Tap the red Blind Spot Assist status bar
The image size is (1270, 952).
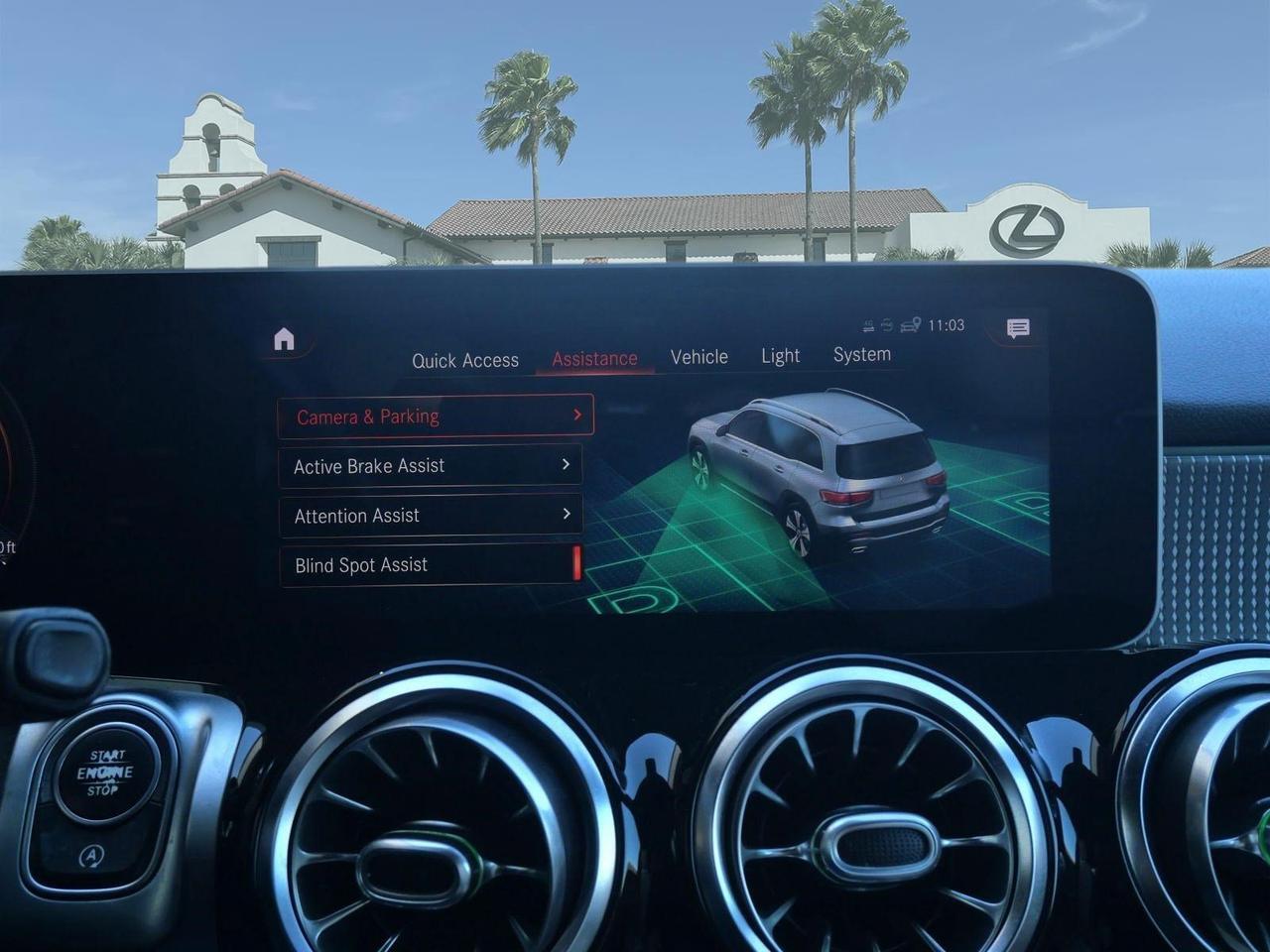(578, 565)
